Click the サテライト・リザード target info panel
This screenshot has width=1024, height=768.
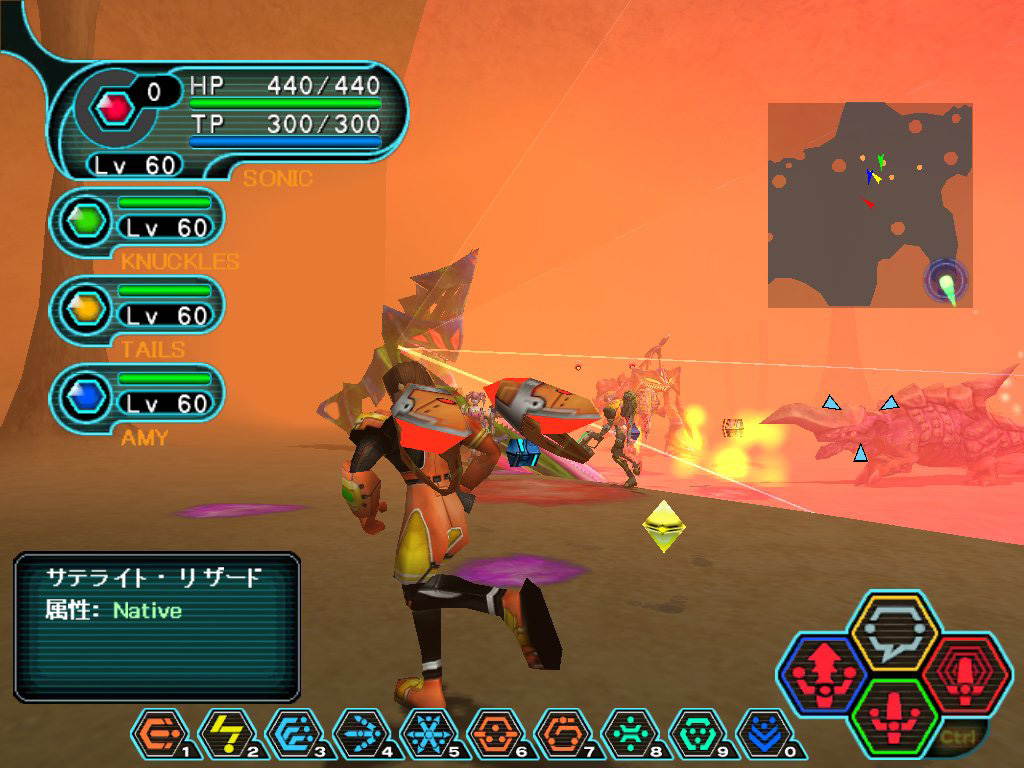click(157, 626)
